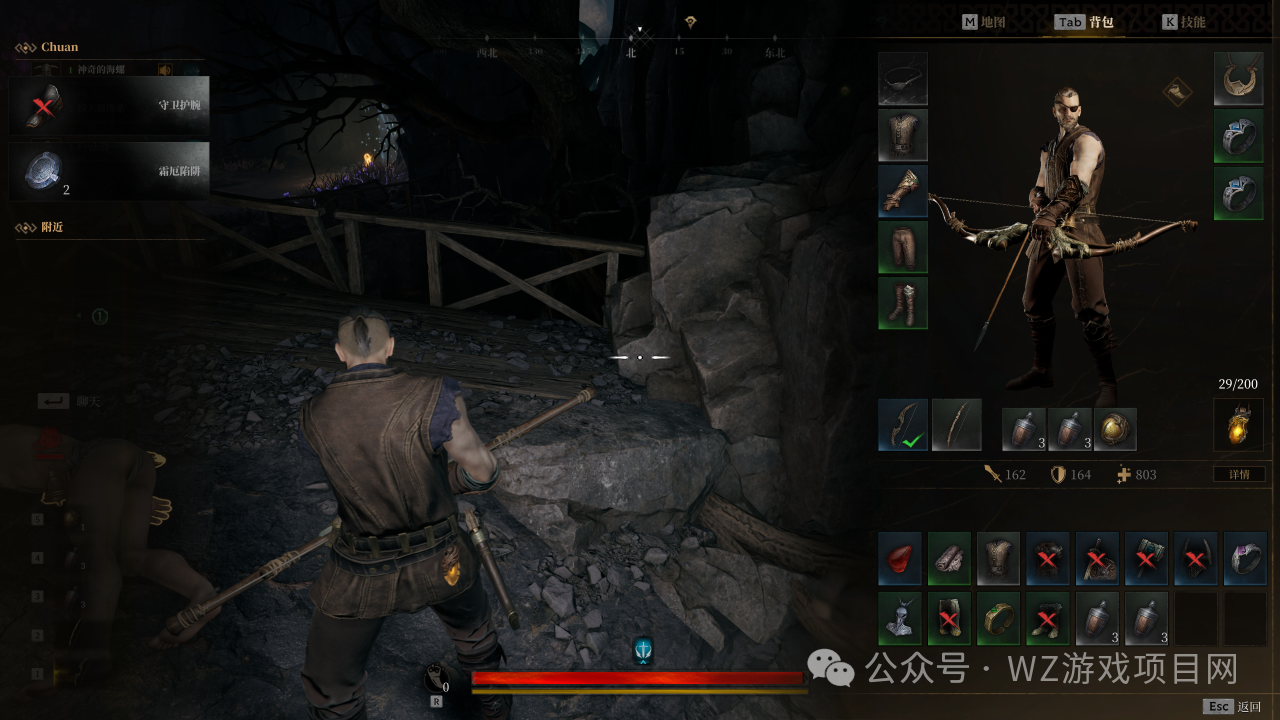Screen dimensions: 1280x720
Task: Switch to the 地图 map tab
Action: click(983, 22)
